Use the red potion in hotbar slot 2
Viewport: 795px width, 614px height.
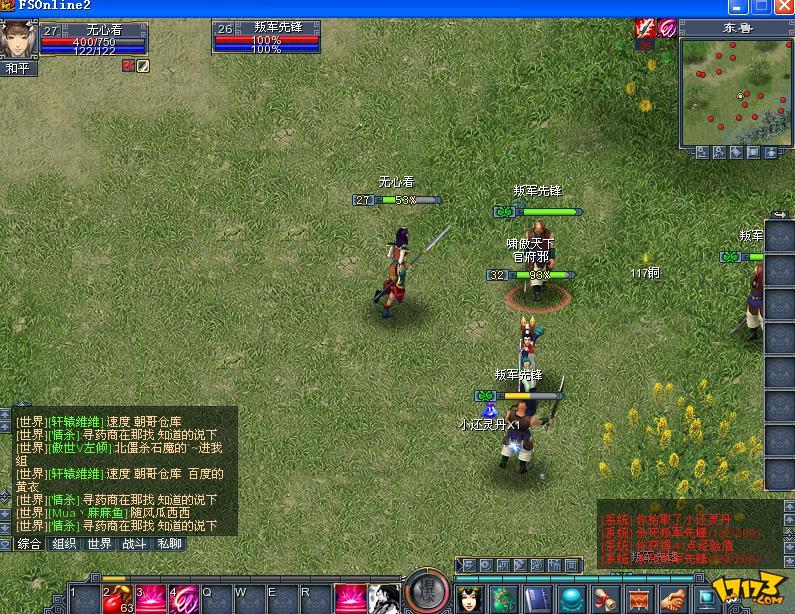(x=118, y=598)
